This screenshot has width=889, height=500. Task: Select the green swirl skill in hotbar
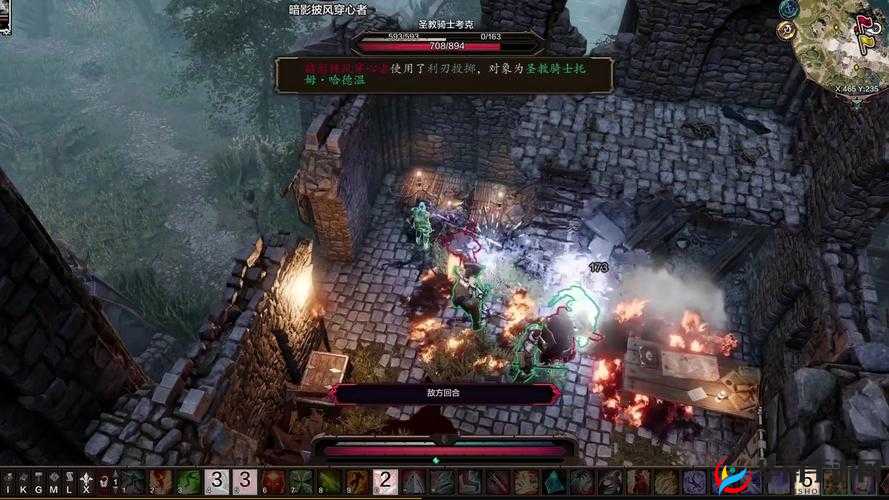[188, 482]
